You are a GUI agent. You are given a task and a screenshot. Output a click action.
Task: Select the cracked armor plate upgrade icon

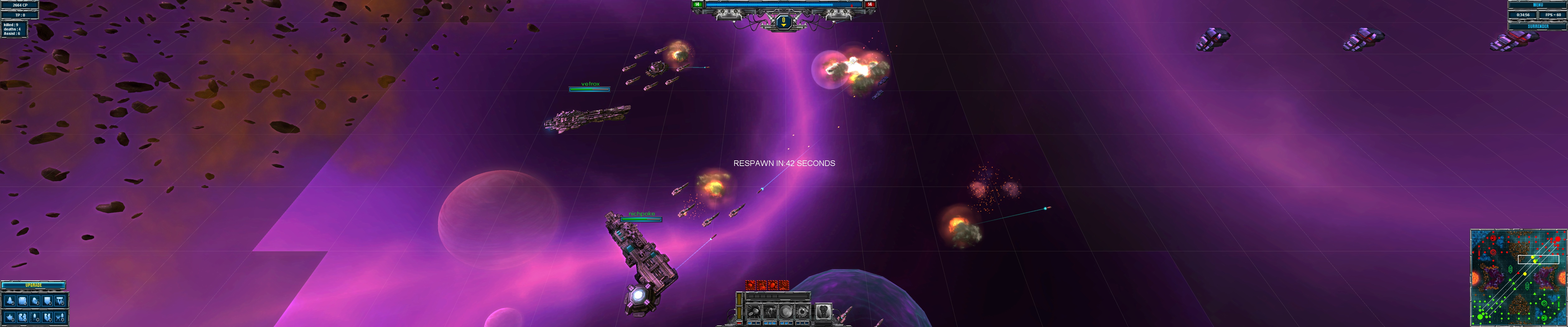(x=22, y=317)
